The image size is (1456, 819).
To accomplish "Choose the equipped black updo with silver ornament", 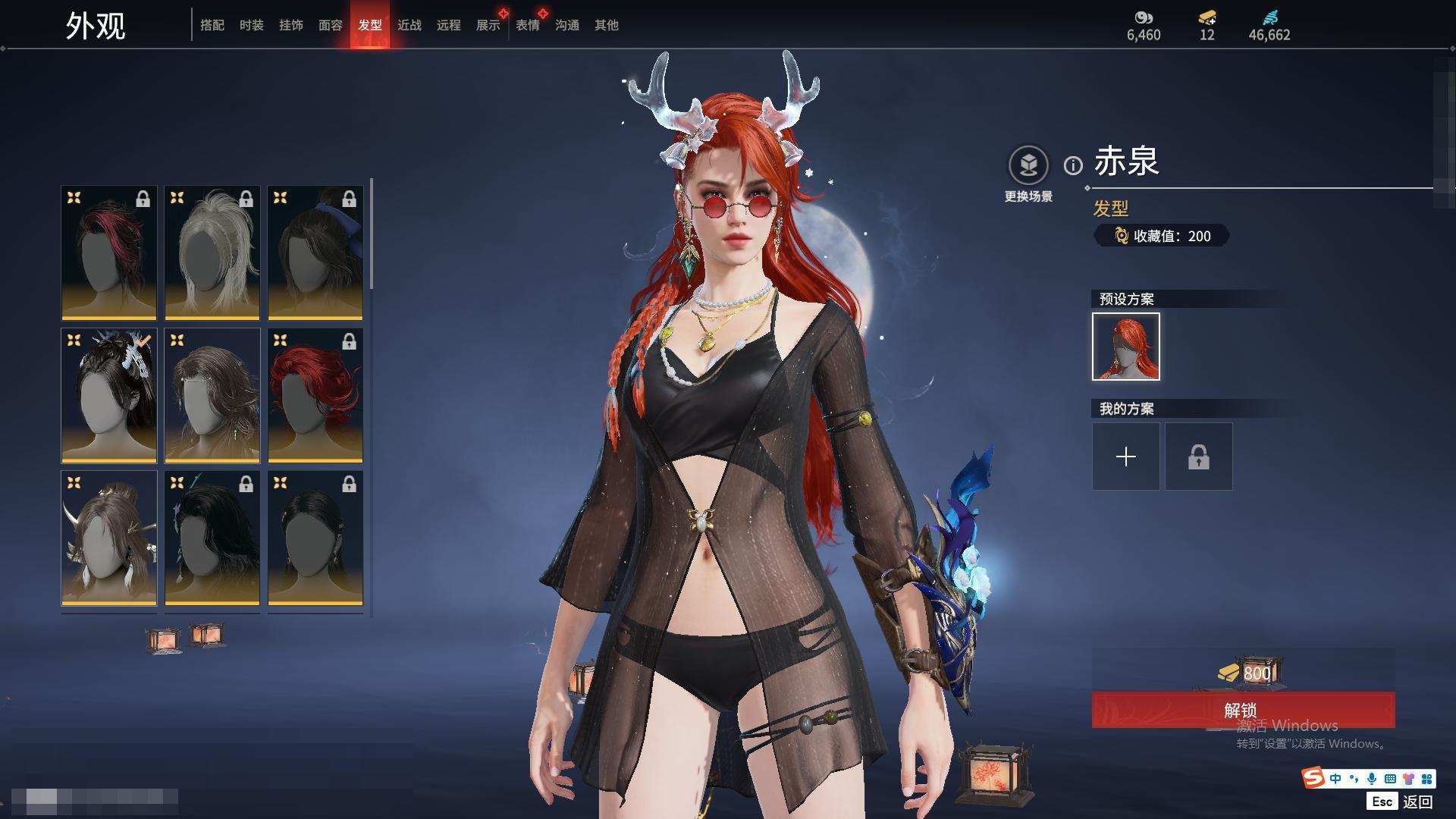I will (x=109, y=395).
